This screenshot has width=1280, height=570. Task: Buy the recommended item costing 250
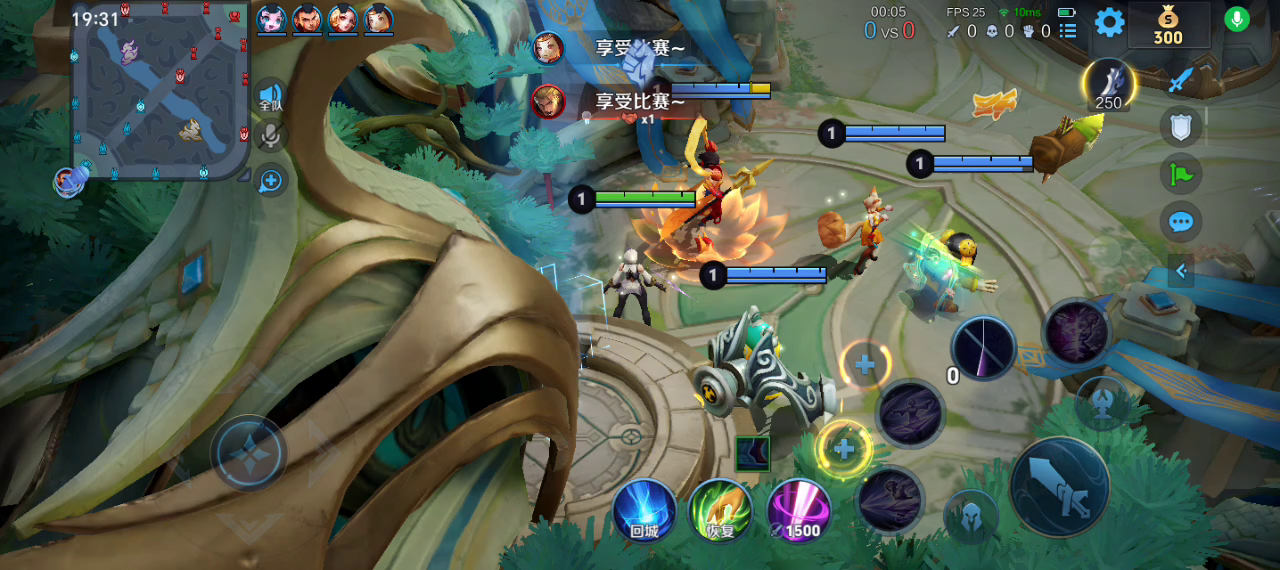pyautogui.click(x=1109, y=83)
